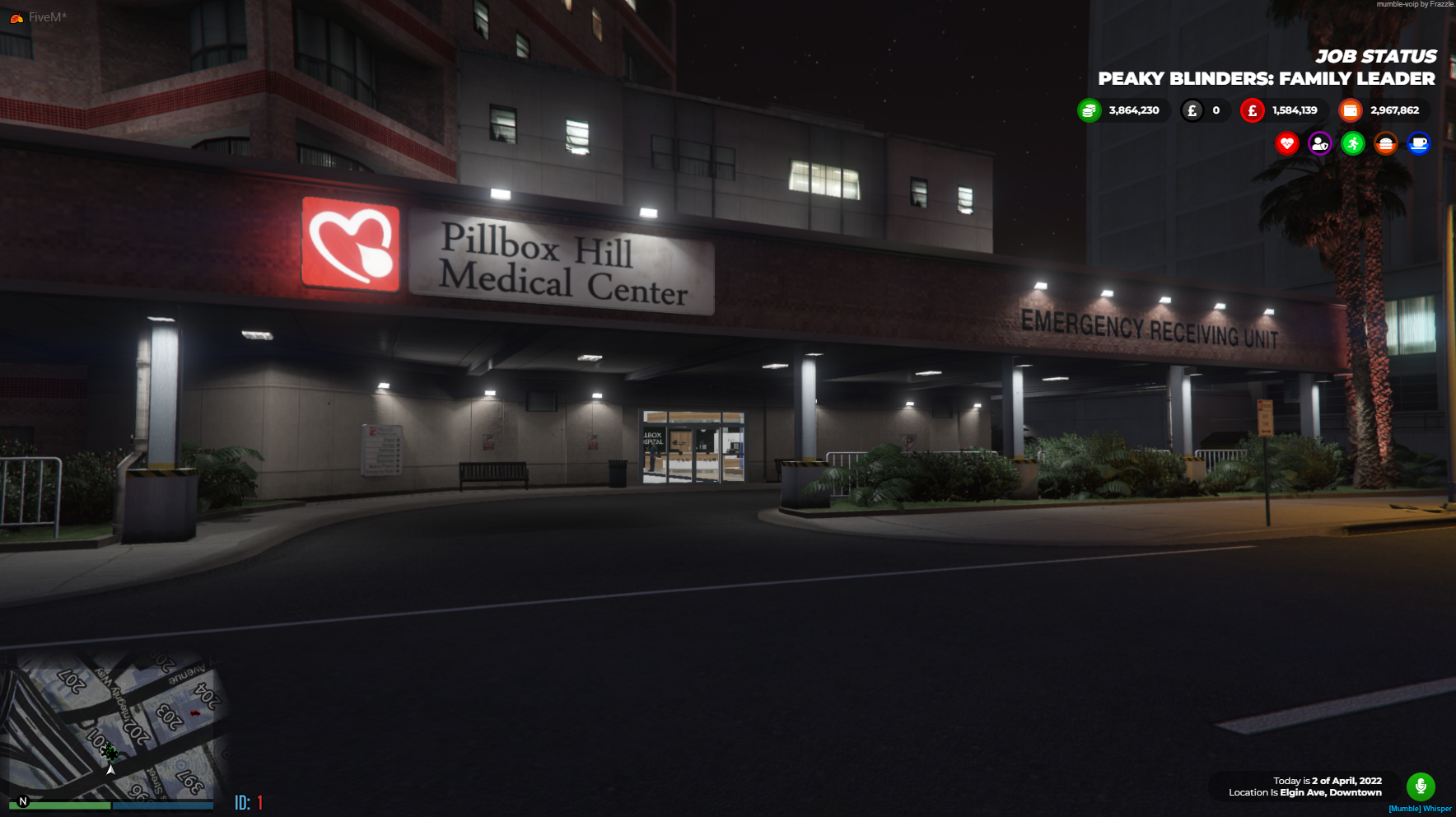Click the red pound bank icon

(1252, 110)
